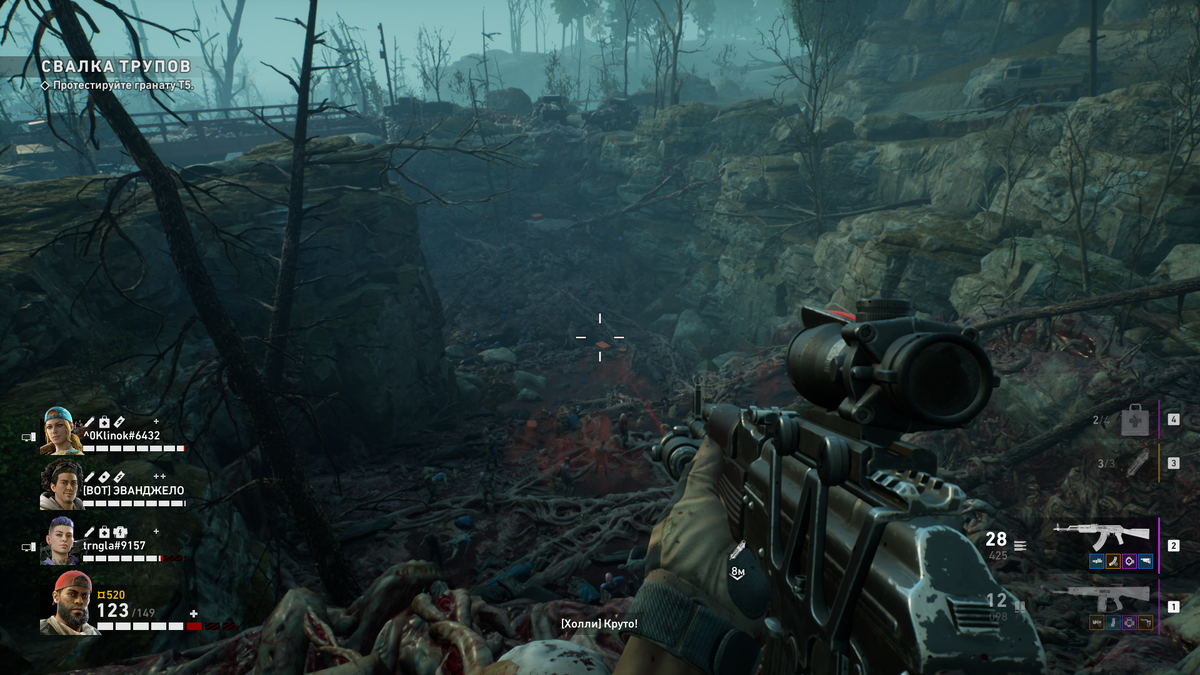
Task: Click the trngla#9157 teammate portrait
Action: click(60, 540)
